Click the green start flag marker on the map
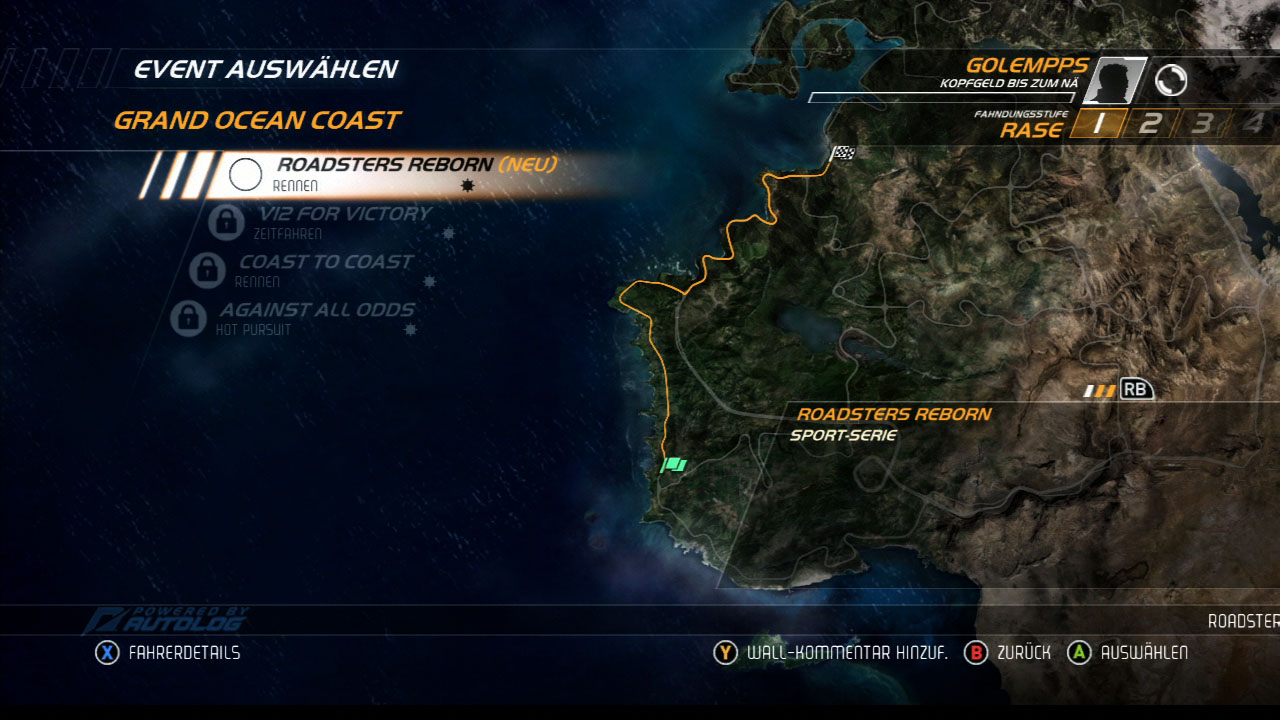This screenshot has width=1280, height=720. 673,463
